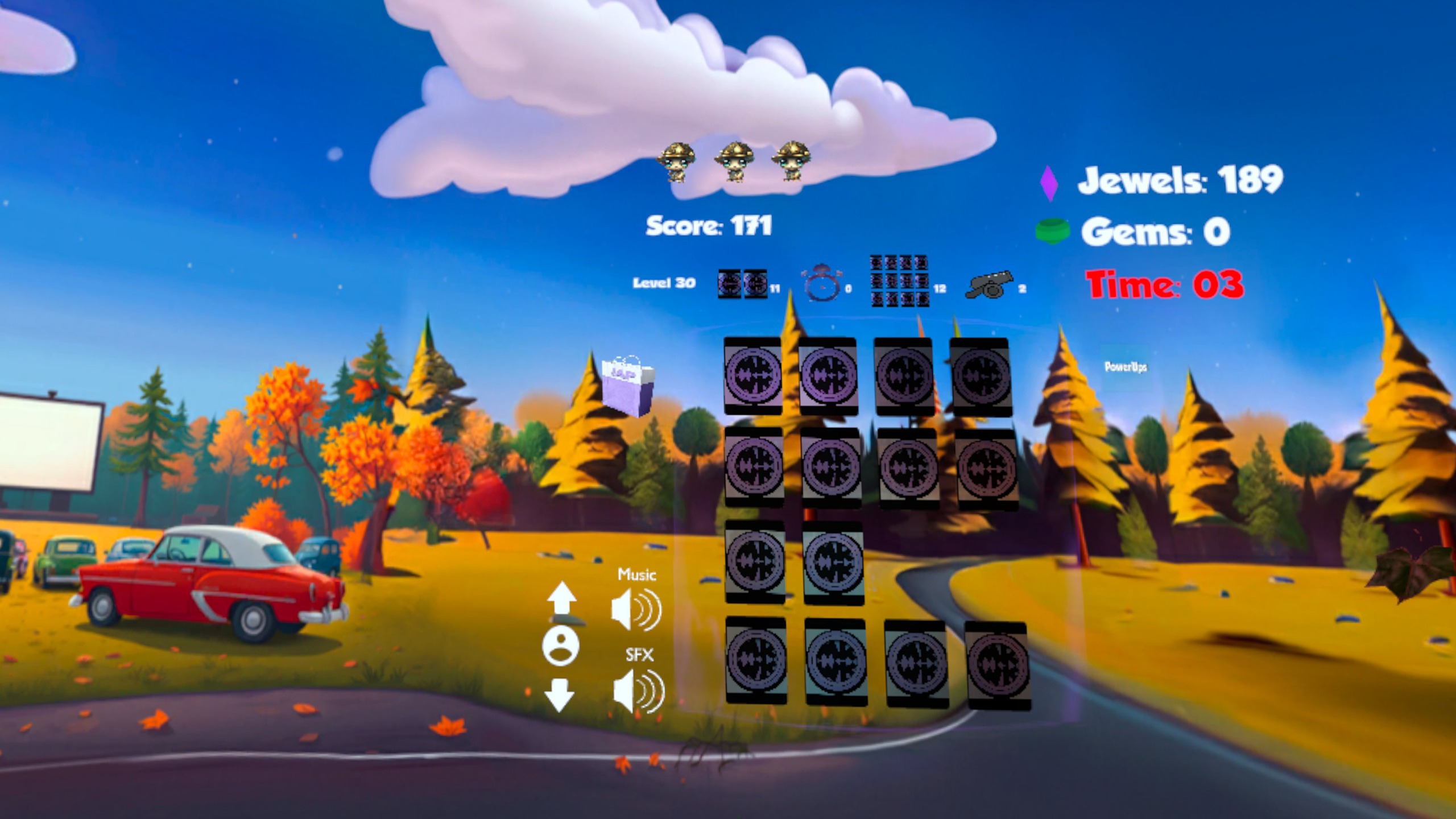Fire the cannon power-up
The height and width of the screenshot is (819, 1456).
990,284
